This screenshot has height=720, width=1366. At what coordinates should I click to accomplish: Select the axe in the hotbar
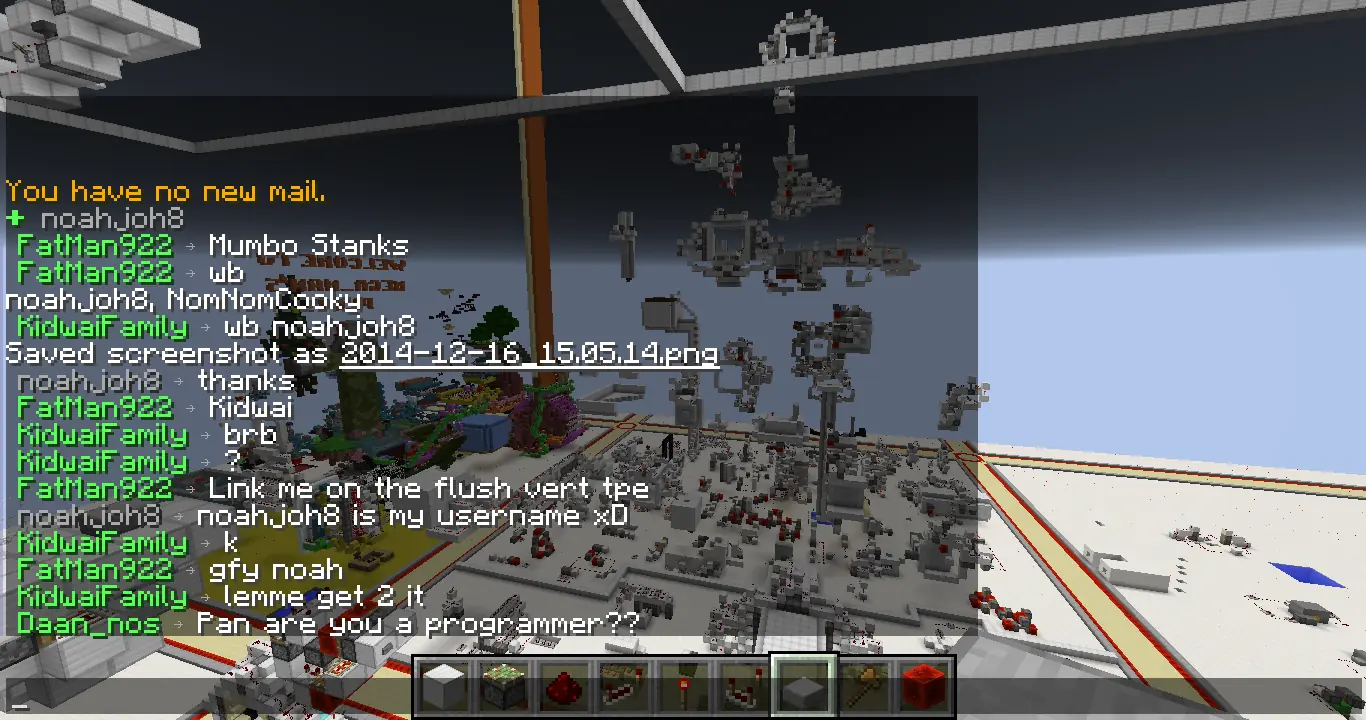coord(864,687)
